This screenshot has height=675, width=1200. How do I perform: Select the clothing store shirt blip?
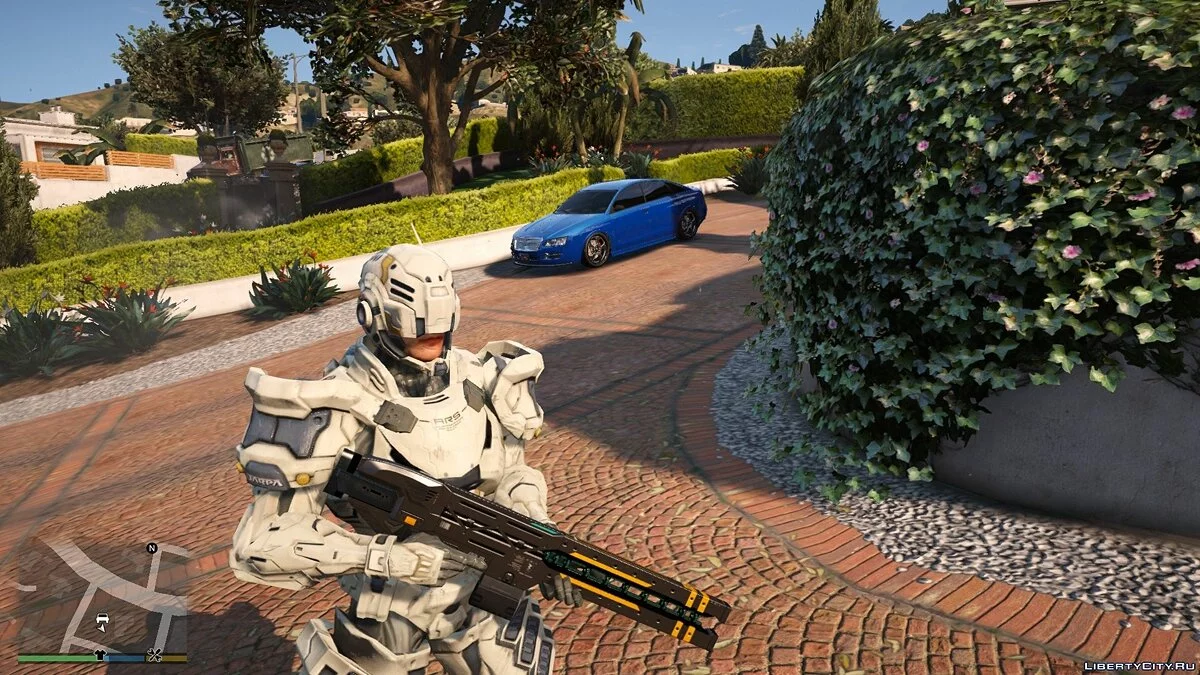tap(100, 655)
